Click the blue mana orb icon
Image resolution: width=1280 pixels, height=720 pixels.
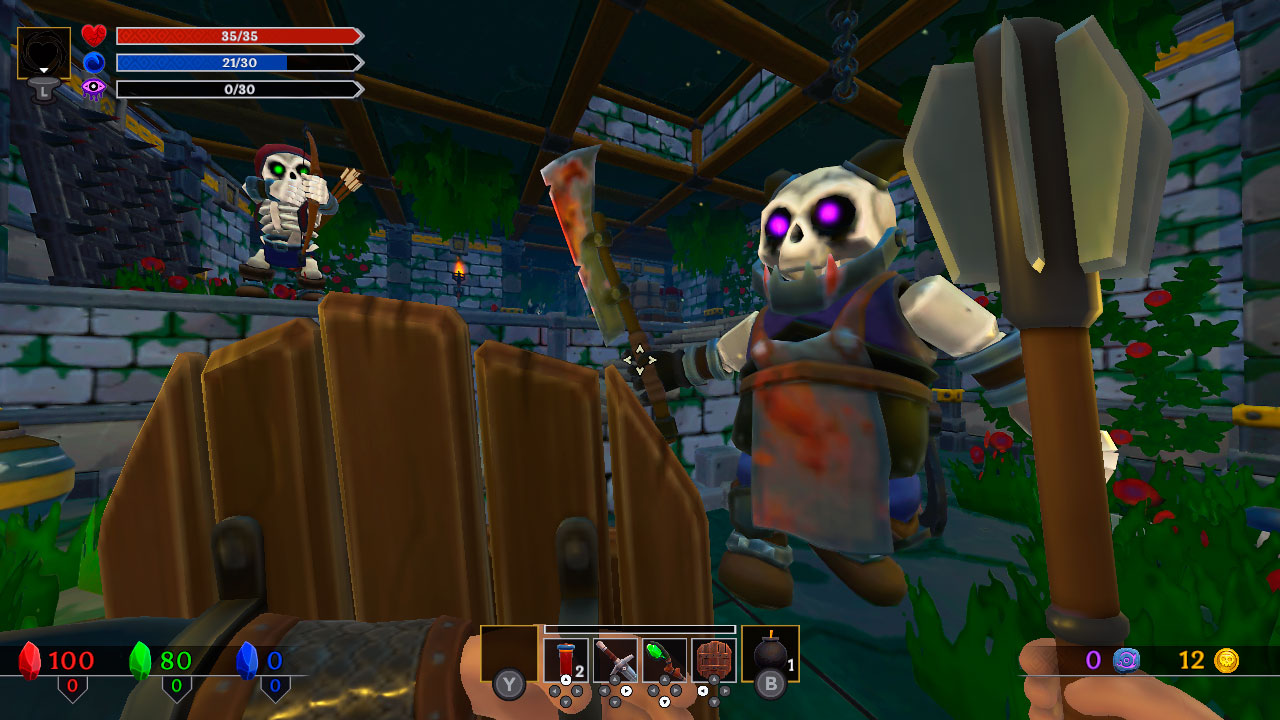click(92, 62)
